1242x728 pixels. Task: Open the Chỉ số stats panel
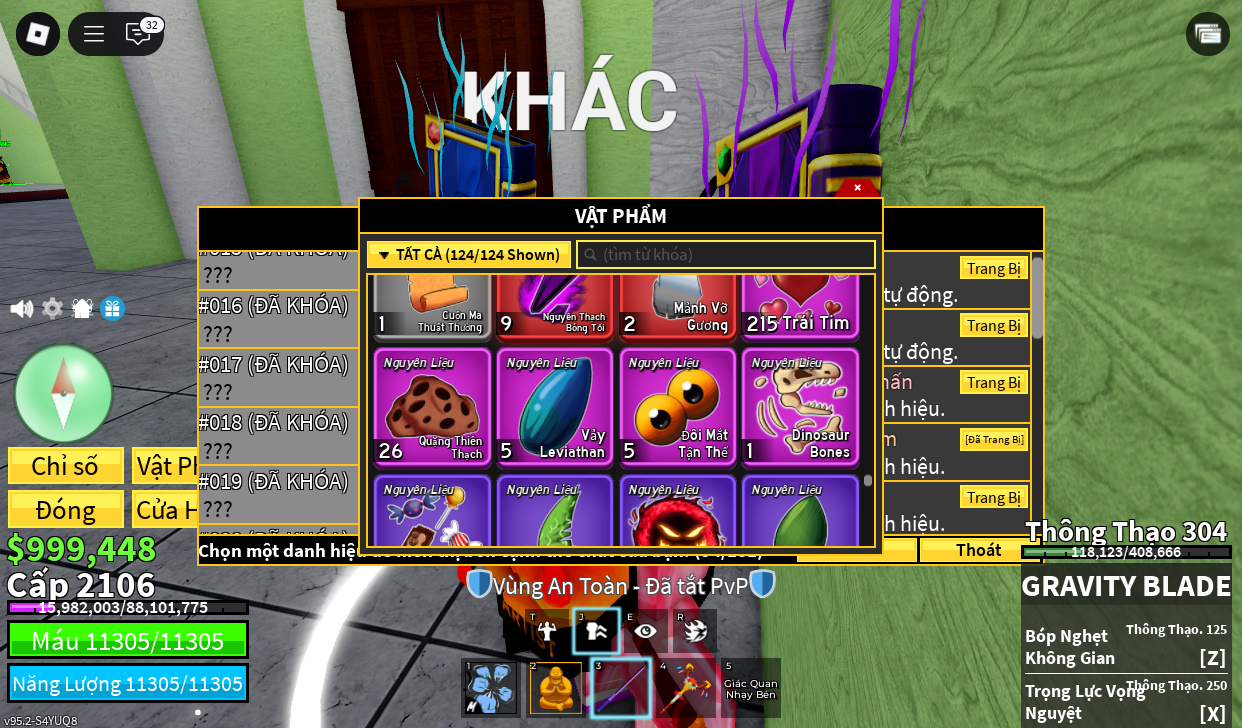coord(66,466)
